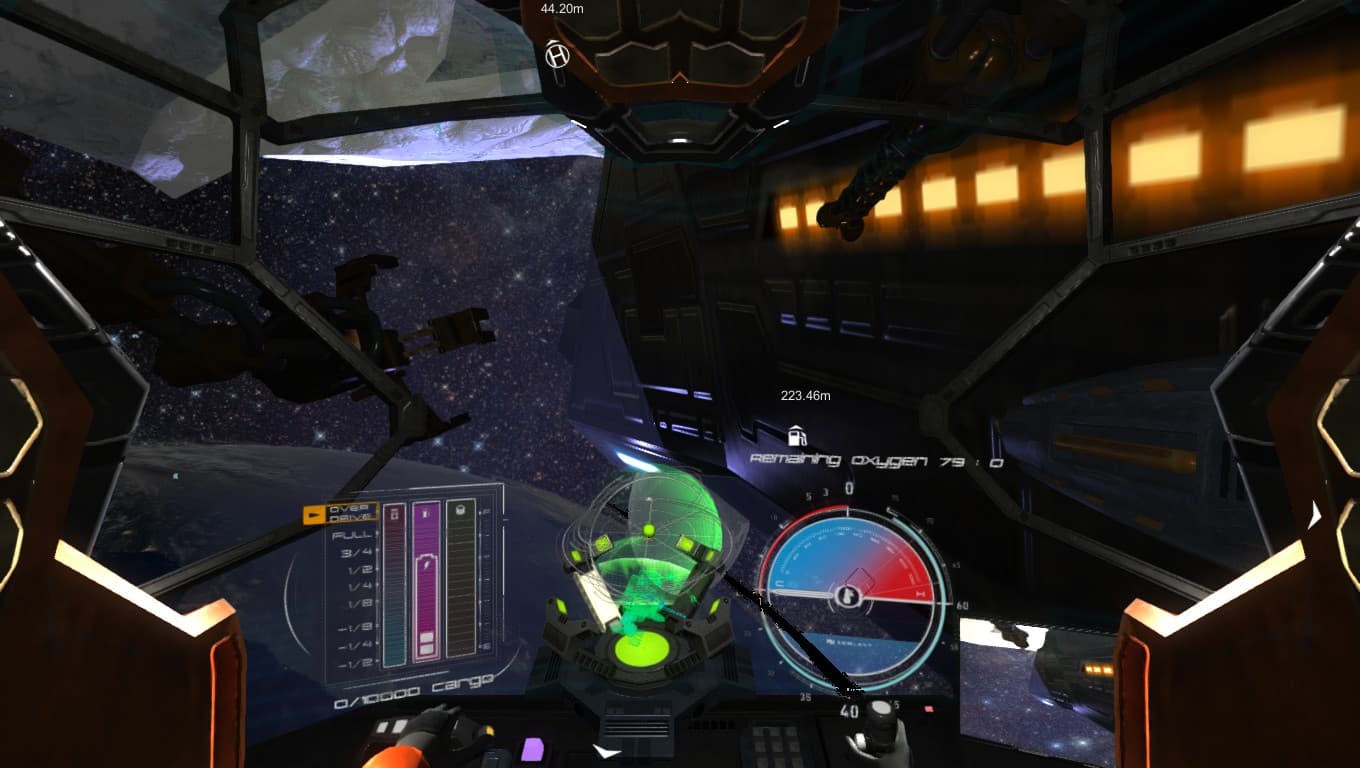Image resolution: width=1360 pixels, height=768 pixels.
Task: Select the fuel pump waypoint marker
Action: tap(797, 436)
